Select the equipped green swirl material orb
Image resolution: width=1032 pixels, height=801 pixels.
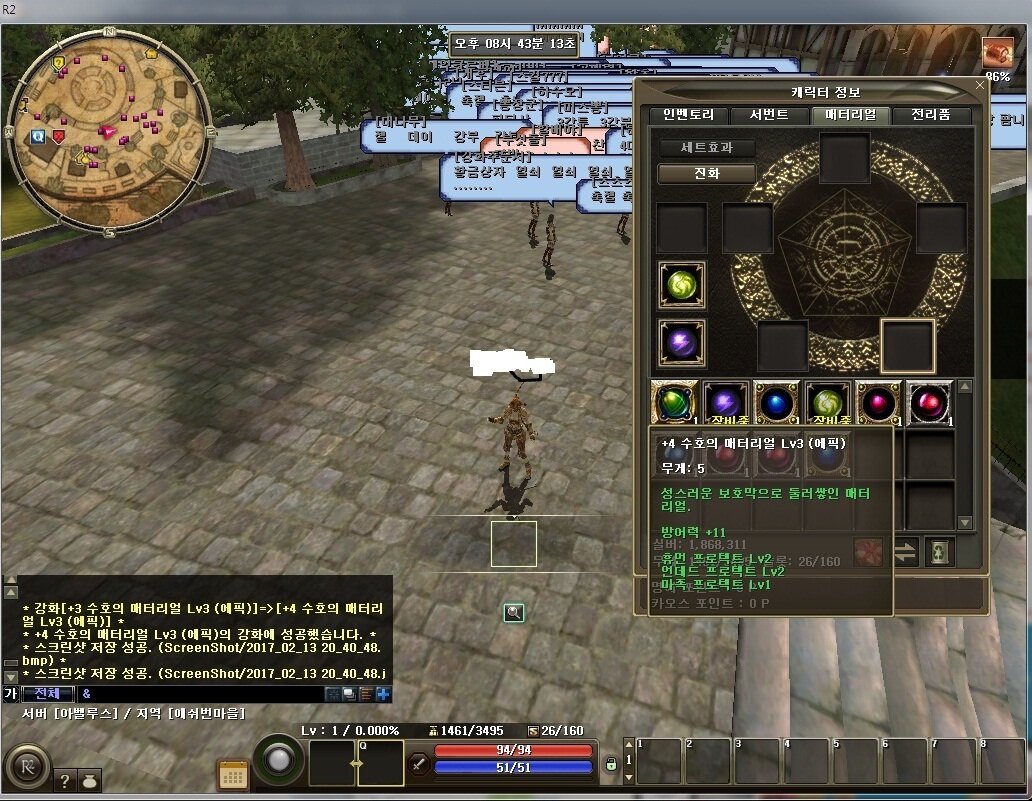point(682,286)
